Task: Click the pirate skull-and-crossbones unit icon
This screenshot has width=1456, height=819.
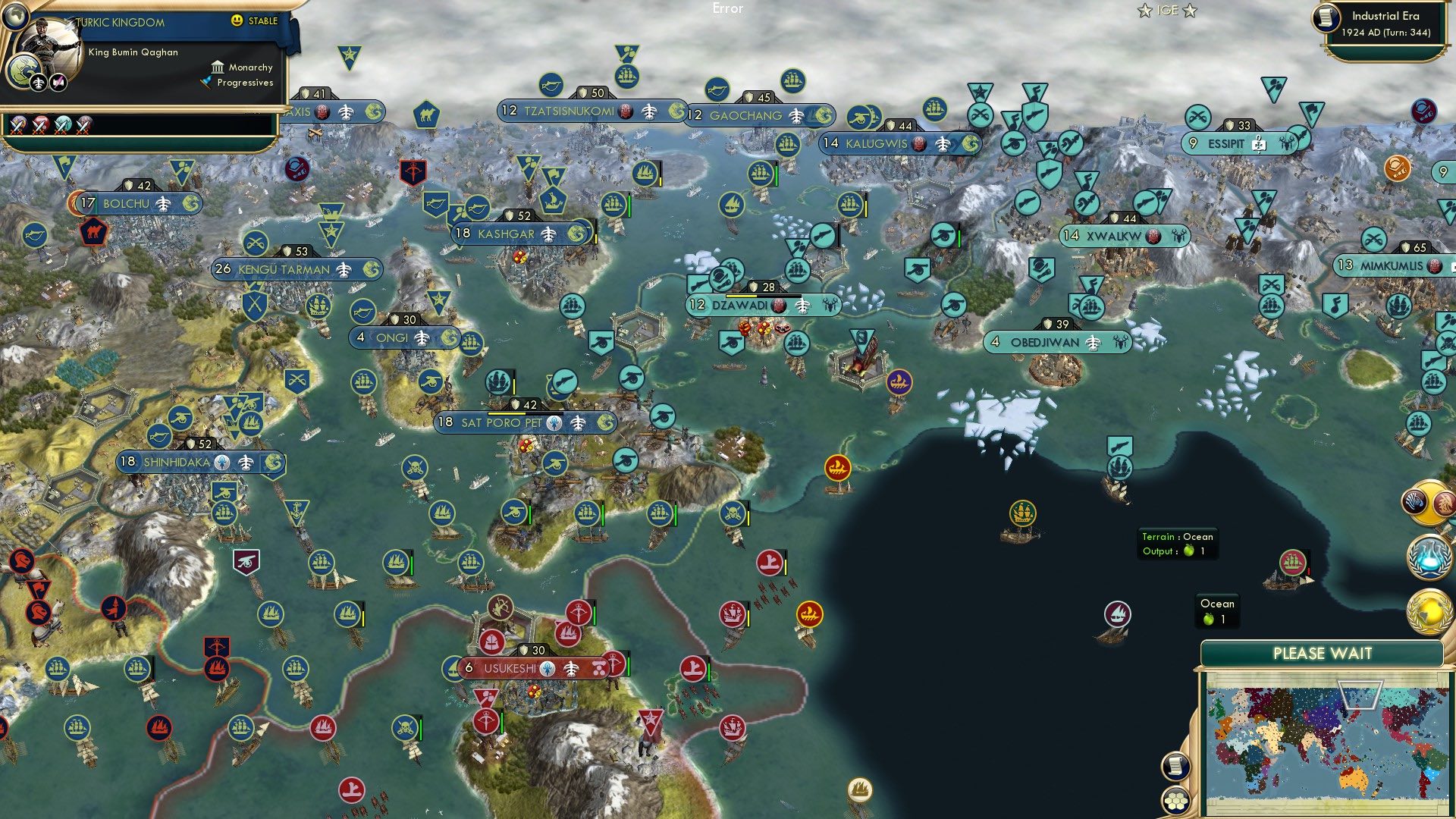Action: point(415,469)
